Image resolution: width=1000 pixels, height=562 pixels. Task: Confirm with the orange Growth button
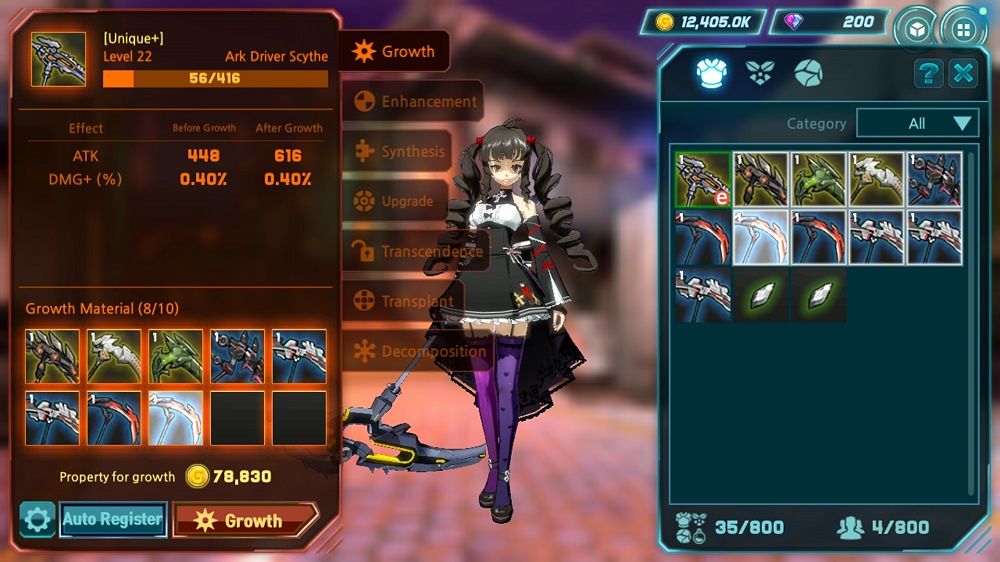[245, 520]
